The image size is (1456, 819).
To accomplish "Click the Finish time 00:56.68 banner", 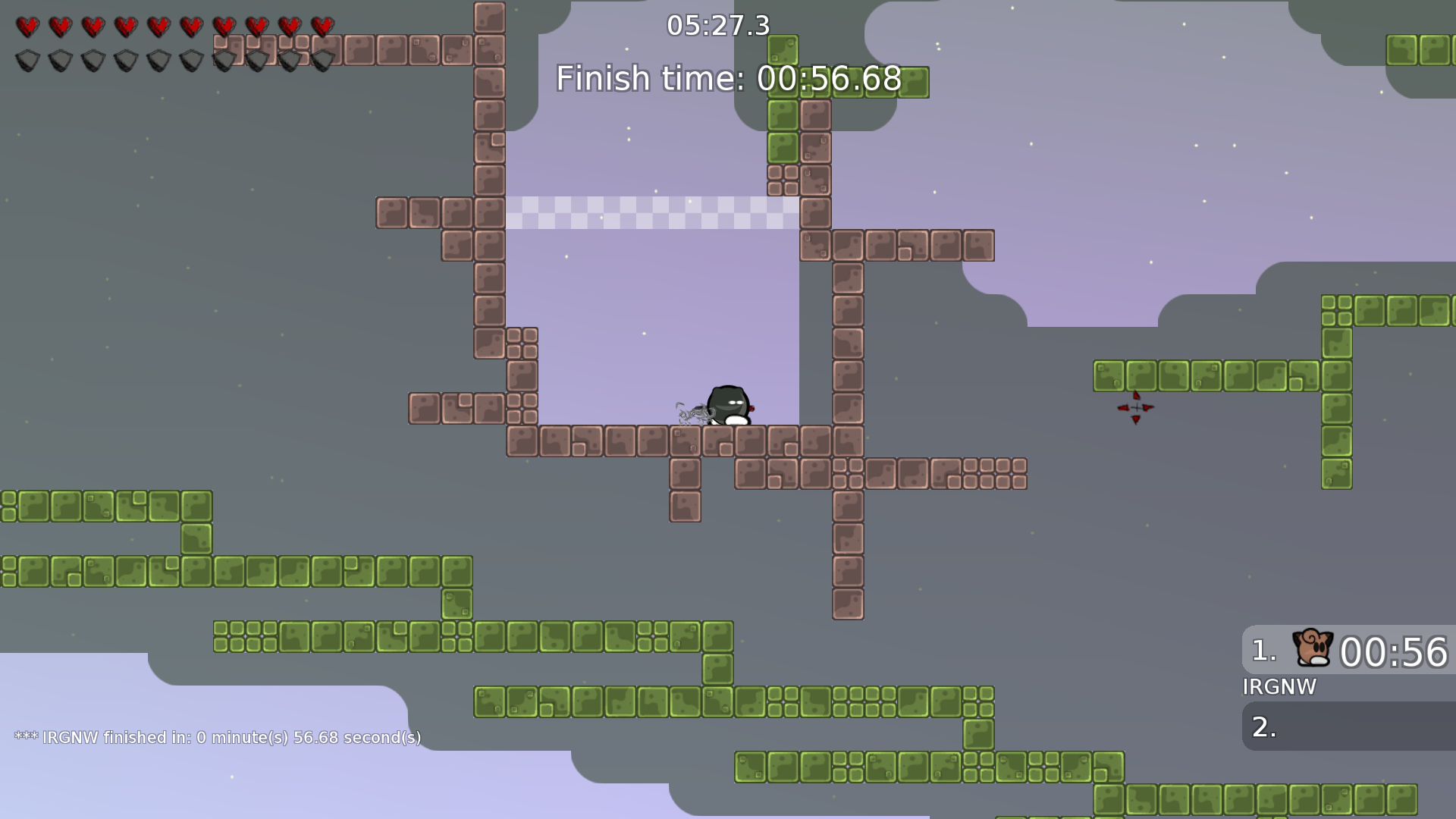I will (727, 78).
